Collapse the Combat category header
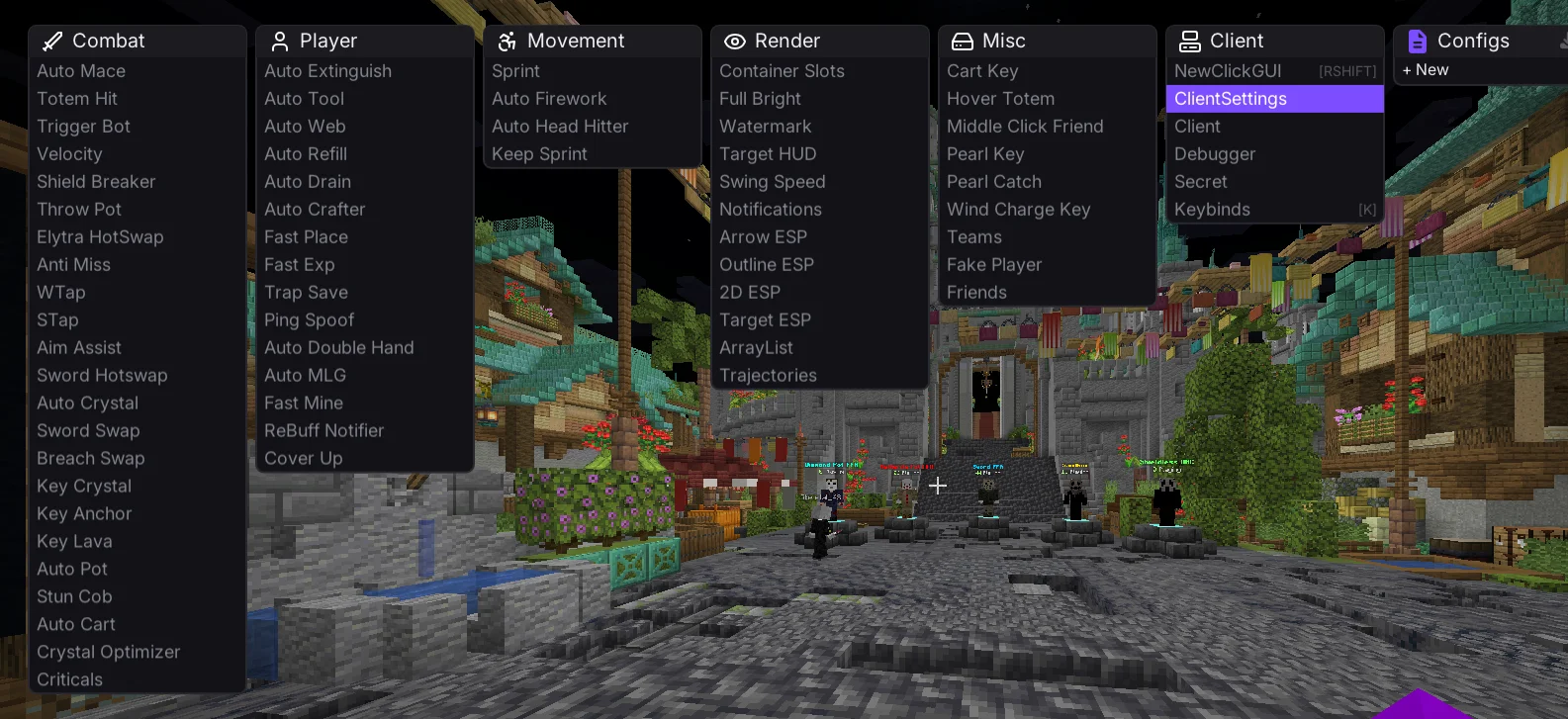This screenshot has width=1568, height=719. 109,41
